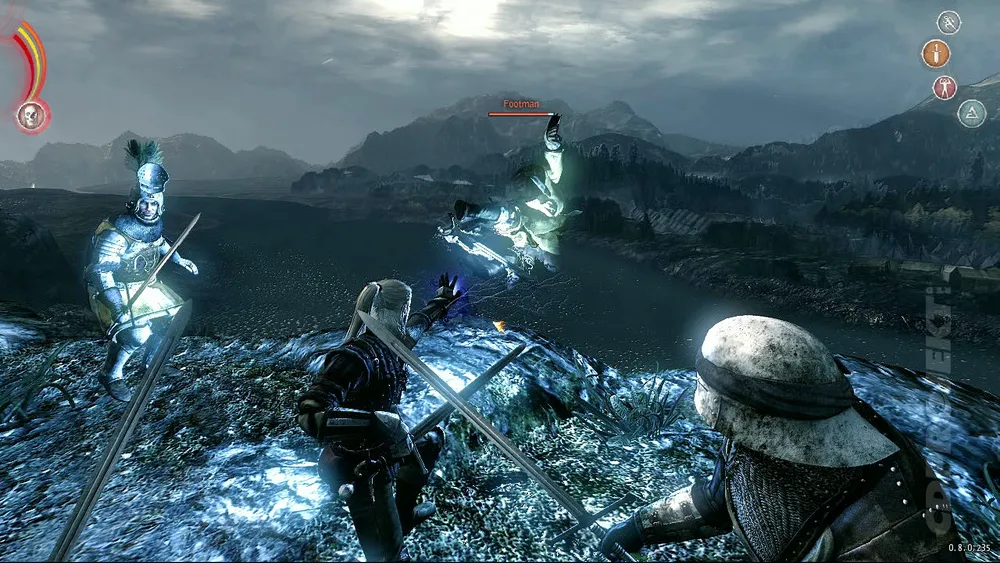Image resolution: width=1000 pixels, height=563 pixels.
Task: Activate the orange sword icon
Action: tap(936, 53)
